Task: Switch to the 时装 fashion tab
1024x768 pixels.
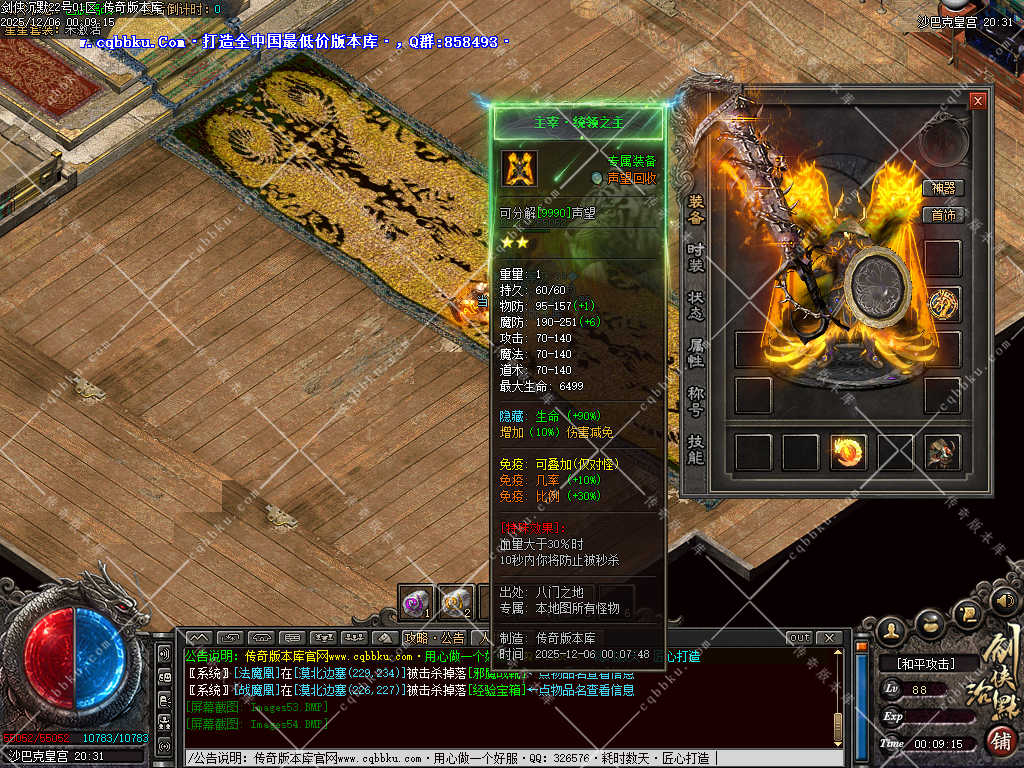Action: pos(696,256)
